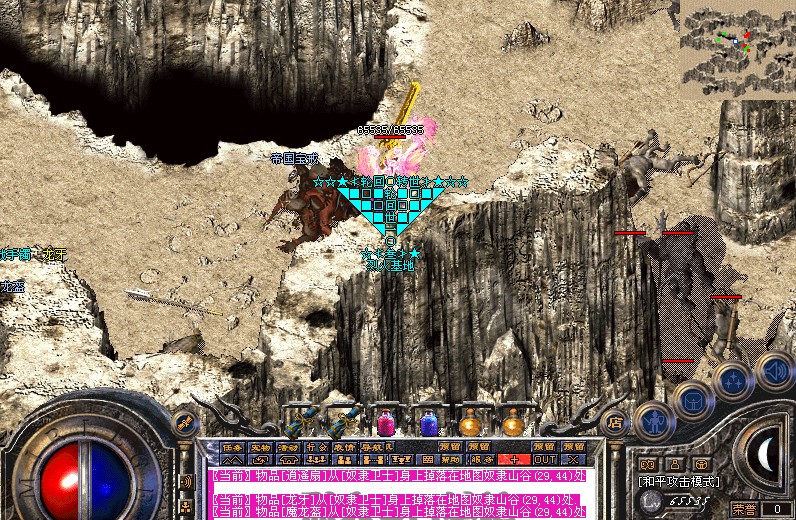Viewport: 796px width, 520px height.
Task: Open the 行会 guild panel
Action: [x=316, y=447]
